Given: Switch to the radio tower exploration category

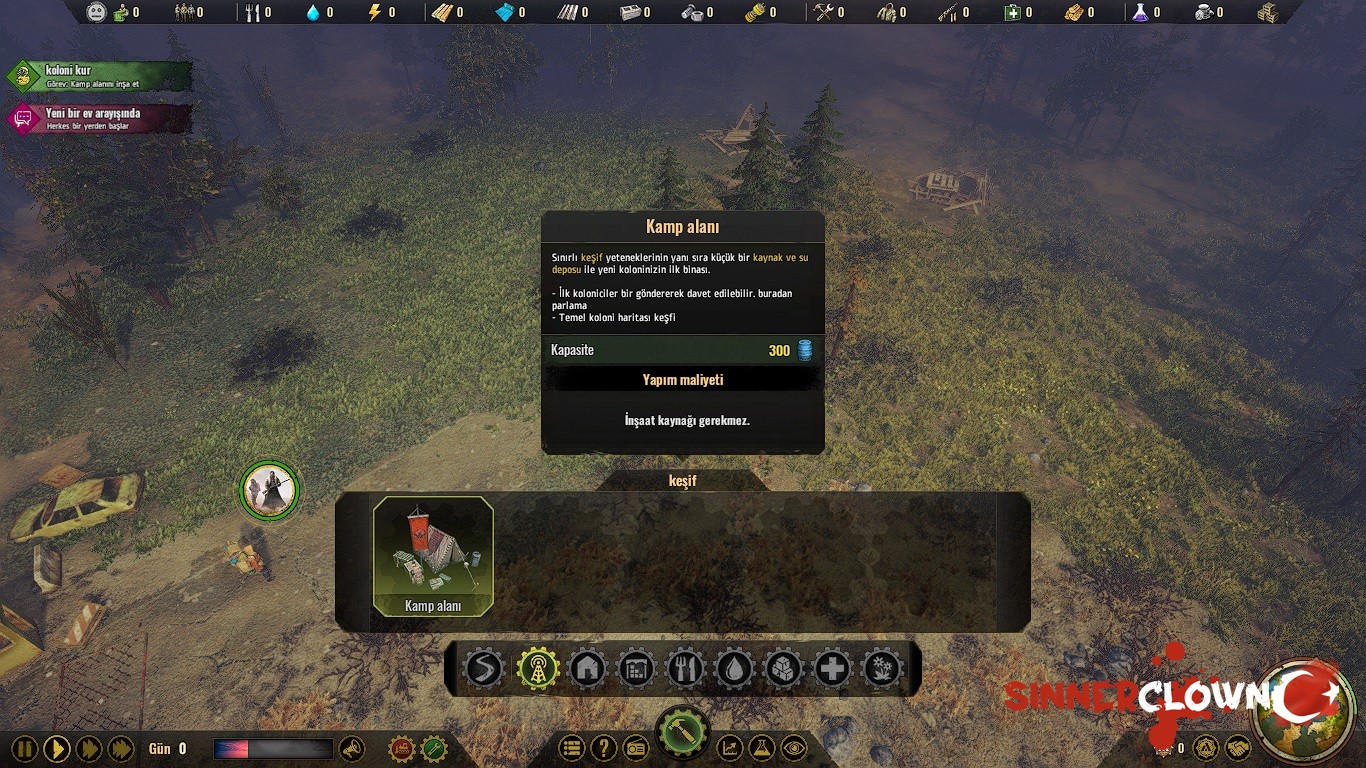Looking at the screenshot, I should (538, 668).
